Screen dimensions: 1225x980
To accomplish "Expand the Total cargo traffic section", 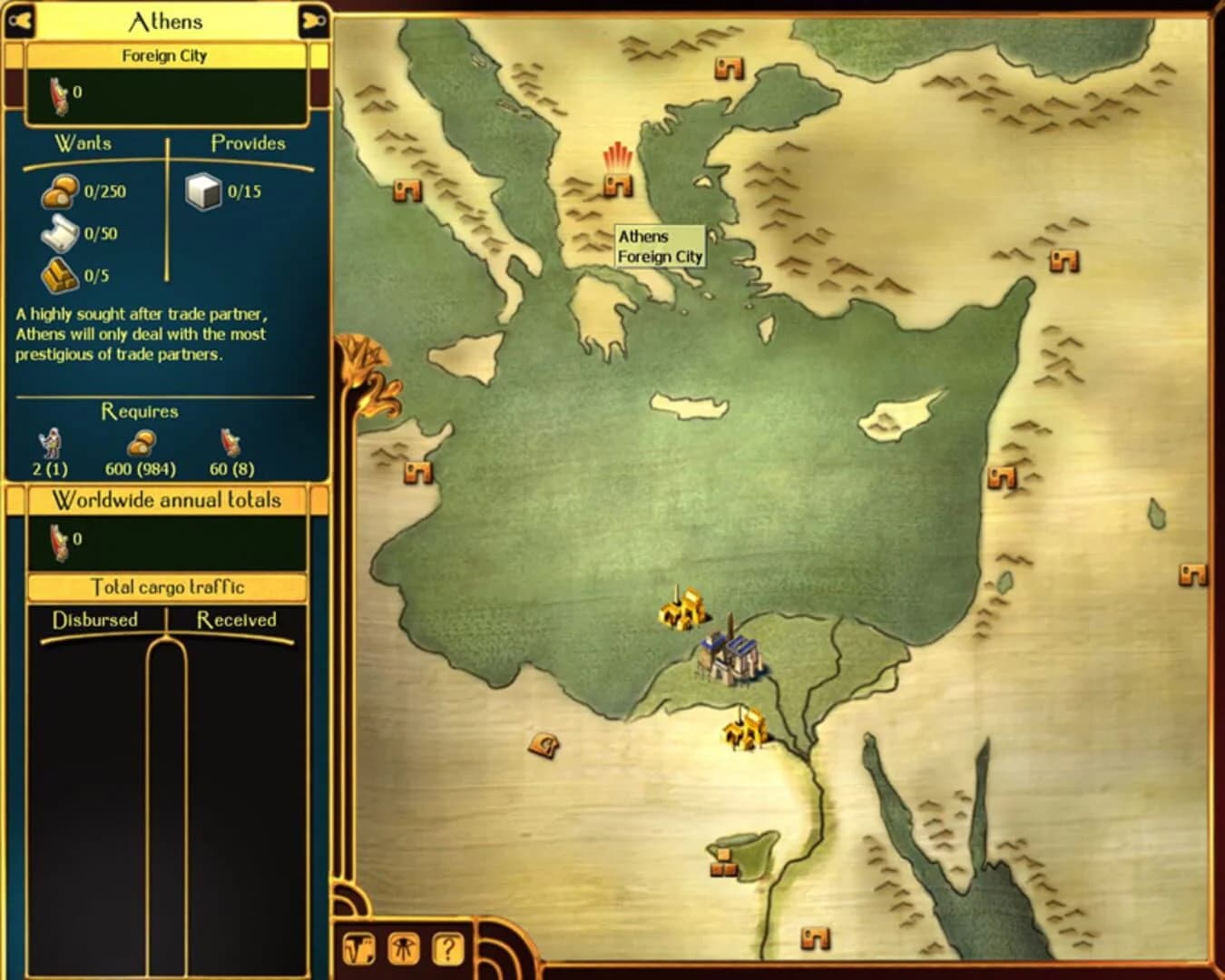I will coord(167,587).
